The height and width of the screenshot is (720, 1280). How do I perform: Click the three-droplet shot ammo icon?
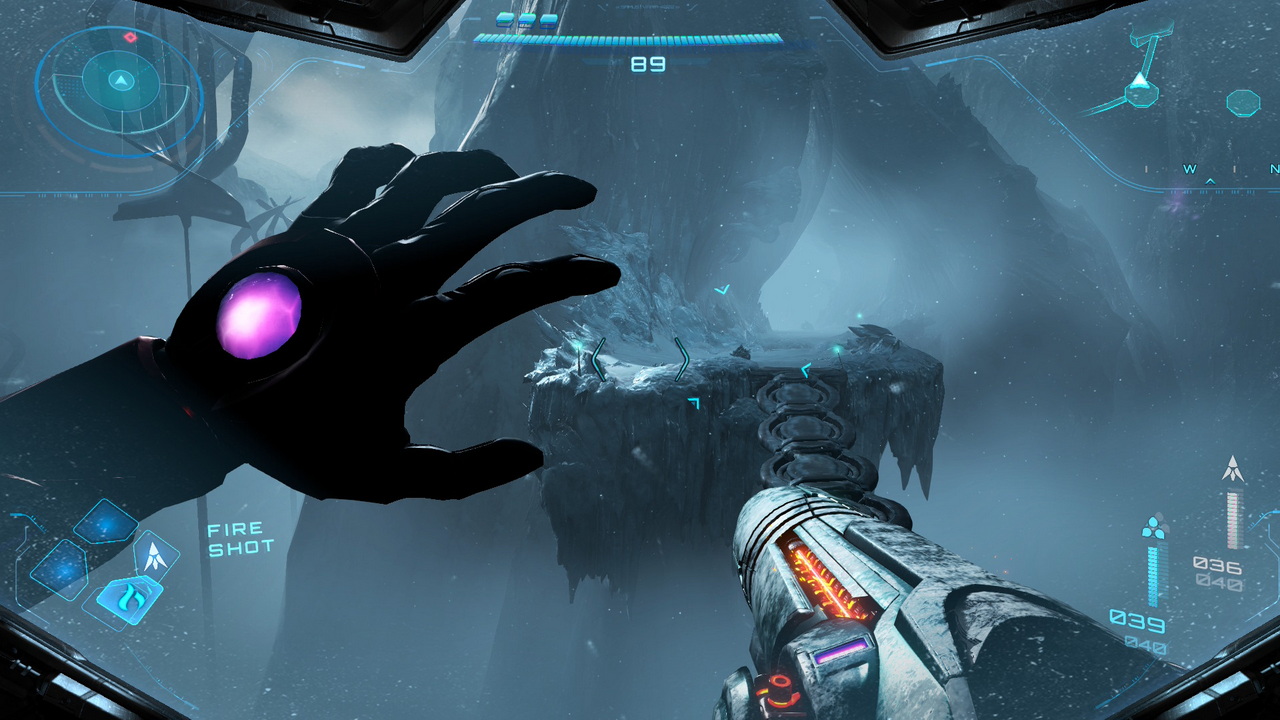pos(1153,526)
